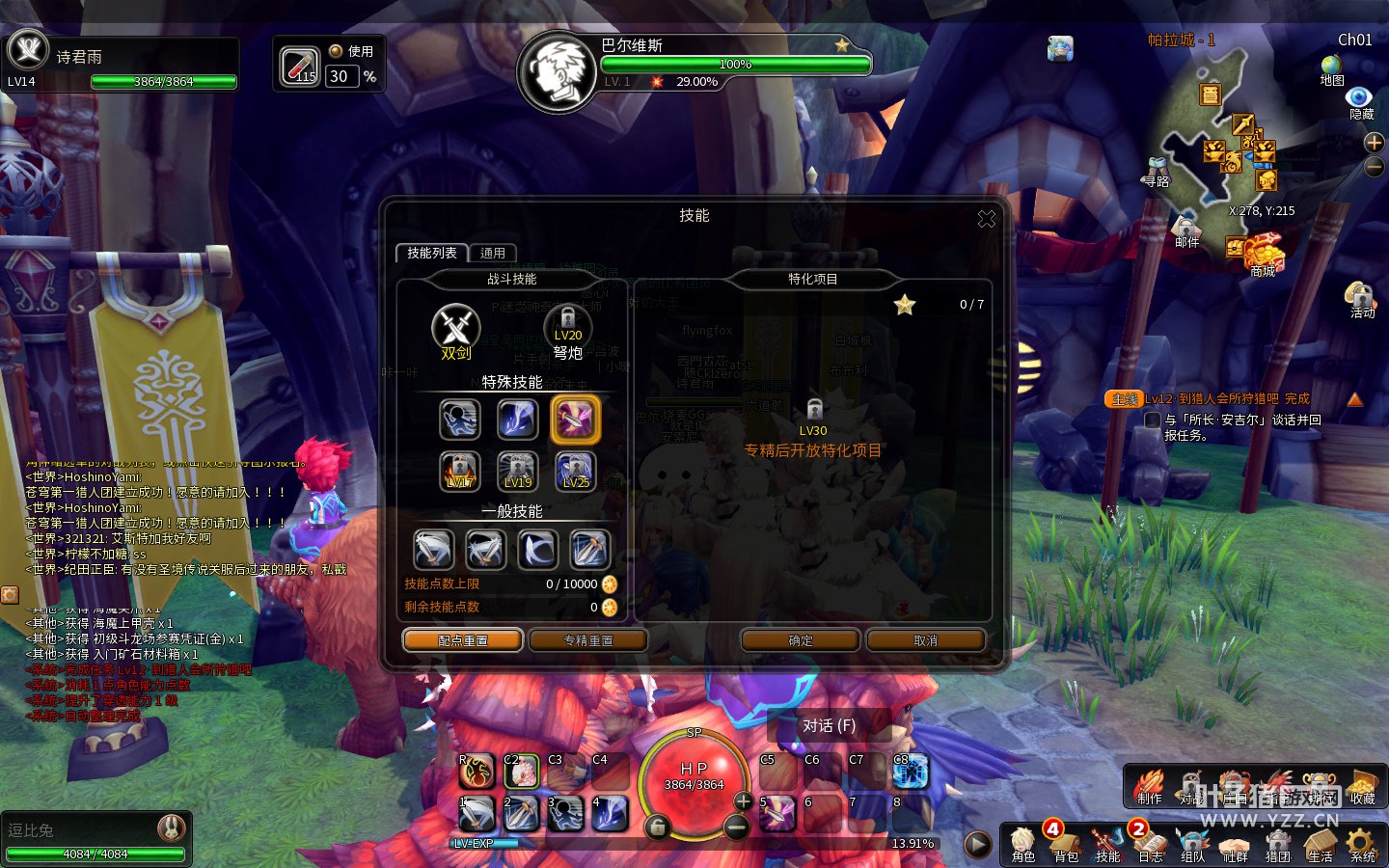
Task: Confirm with the 确定 button
Action: point(801,640)
